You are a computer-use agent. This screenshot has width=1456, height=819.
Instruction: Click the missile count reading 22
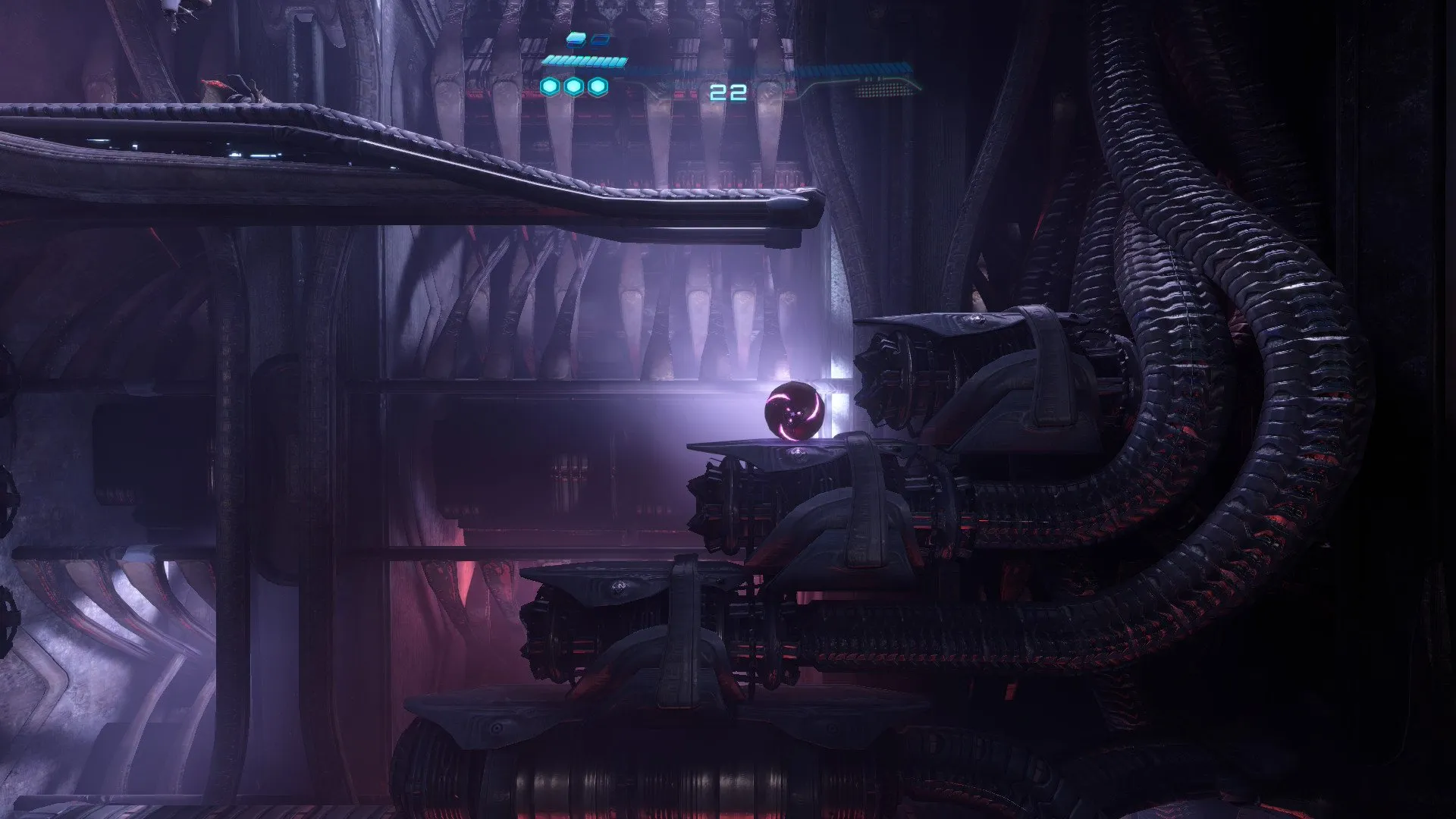click(728, 91)
